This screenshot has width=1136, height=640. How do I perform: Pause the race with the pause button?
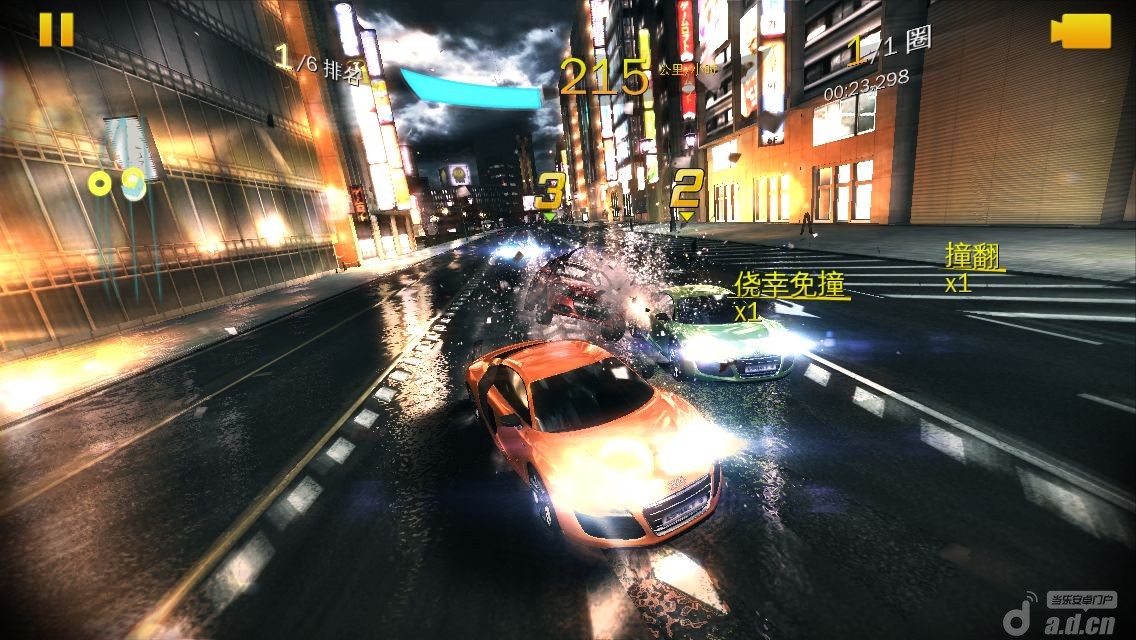(x=56, y=29)
